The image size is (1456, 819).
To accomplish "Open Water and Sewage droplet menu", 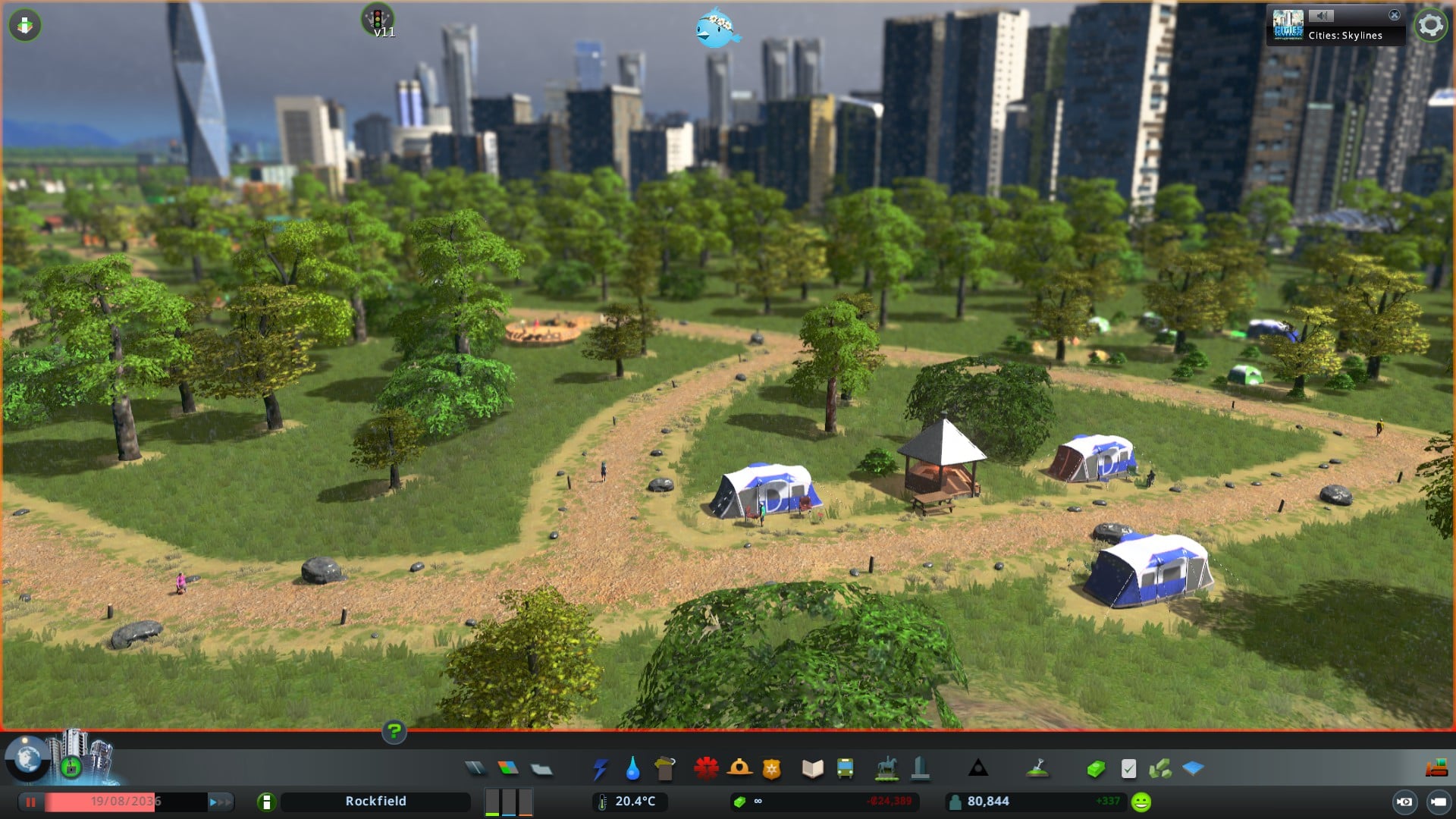I will (x=632, y=769).
